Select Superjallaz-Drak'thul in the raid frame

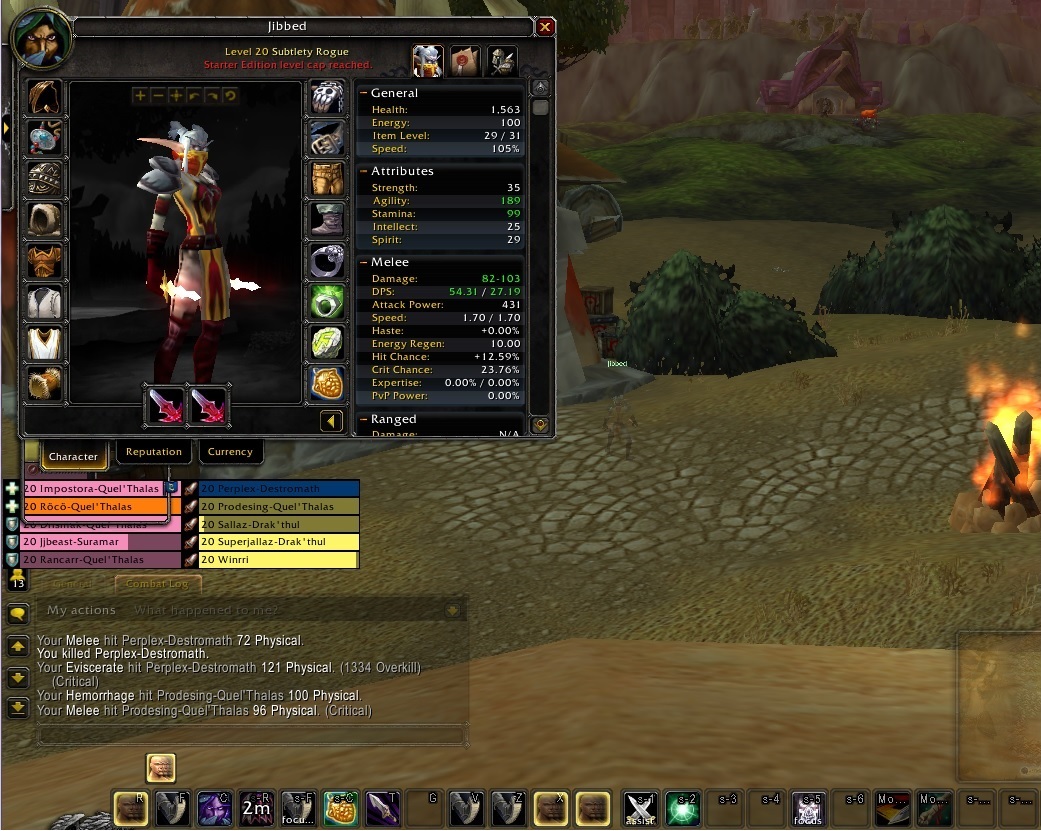tap(278, 542)
